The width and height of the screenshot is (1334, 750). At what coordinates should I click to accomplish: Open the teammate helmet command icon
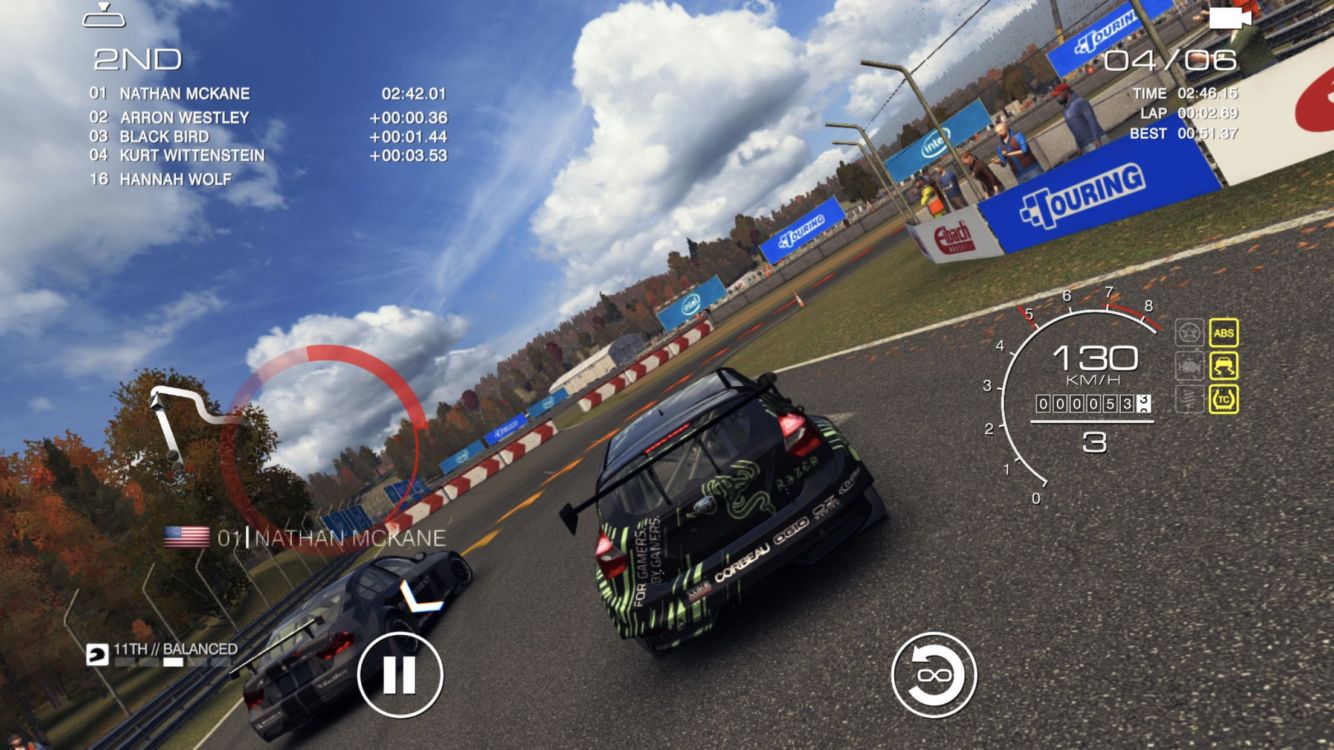coord(98,654)
